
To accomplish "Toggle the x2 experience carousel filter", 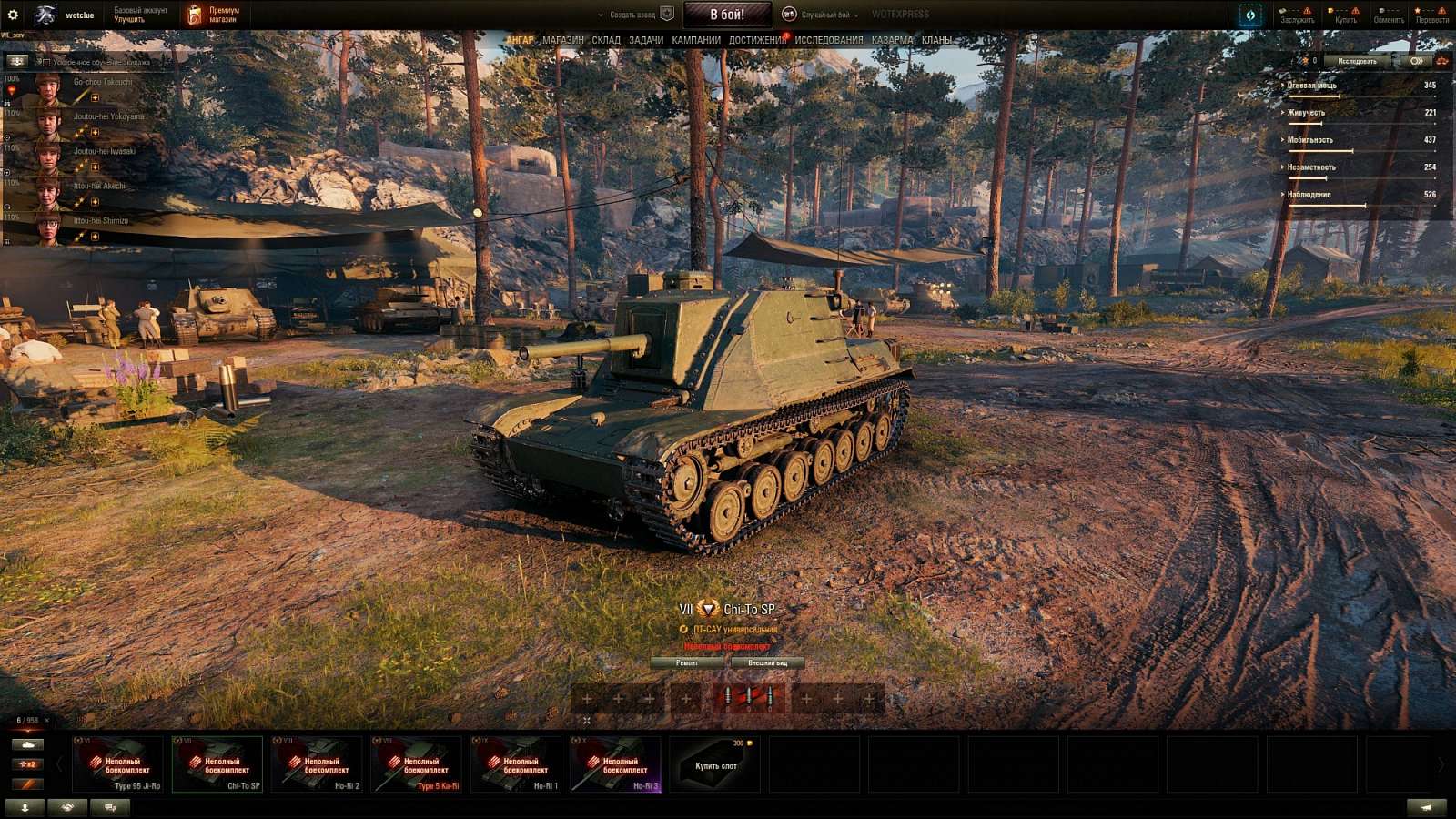I will pyautogui.click(x=27, y=764).
